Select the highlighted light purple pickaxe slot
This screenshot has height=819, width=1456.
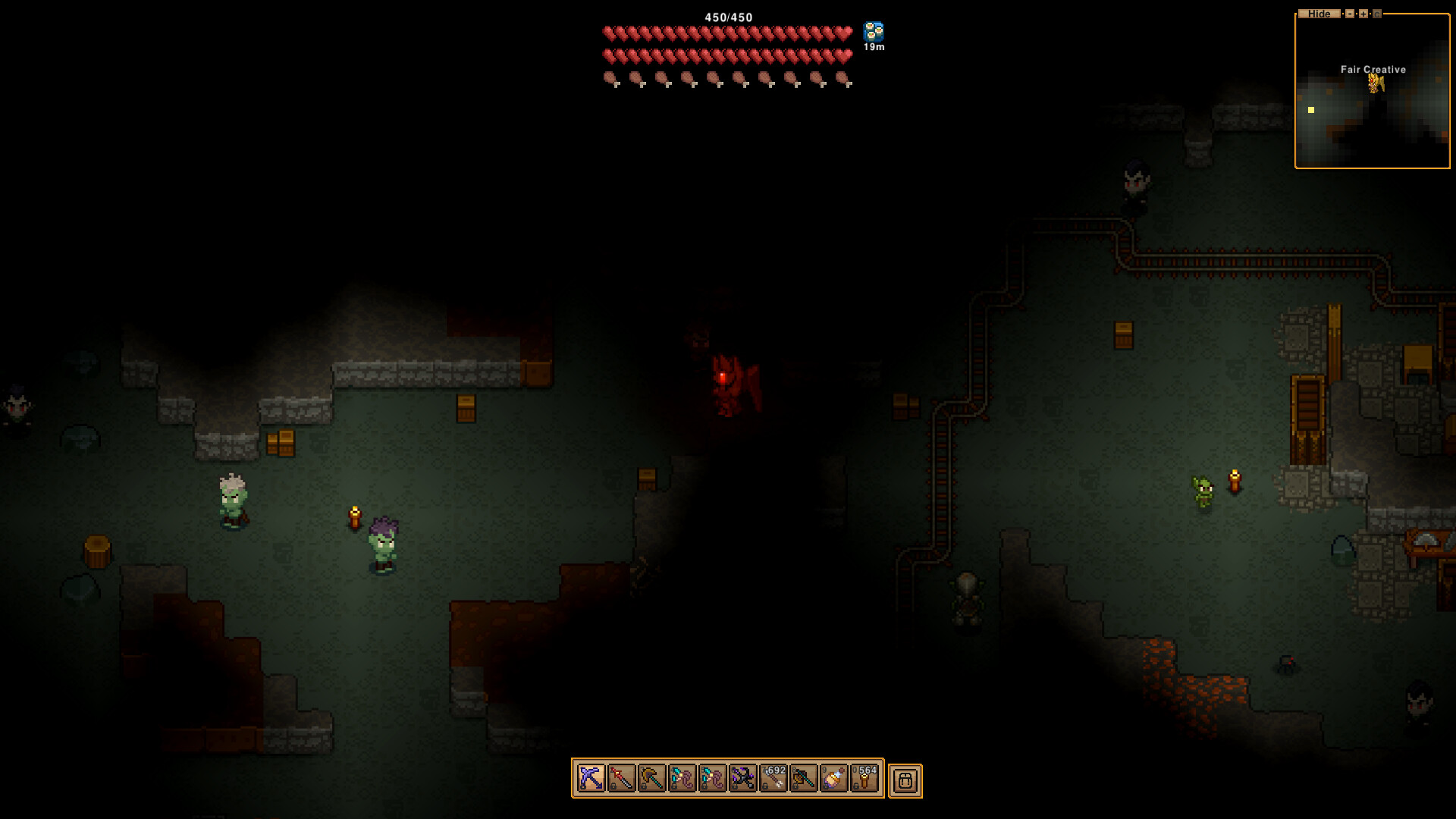pos(591,779)
